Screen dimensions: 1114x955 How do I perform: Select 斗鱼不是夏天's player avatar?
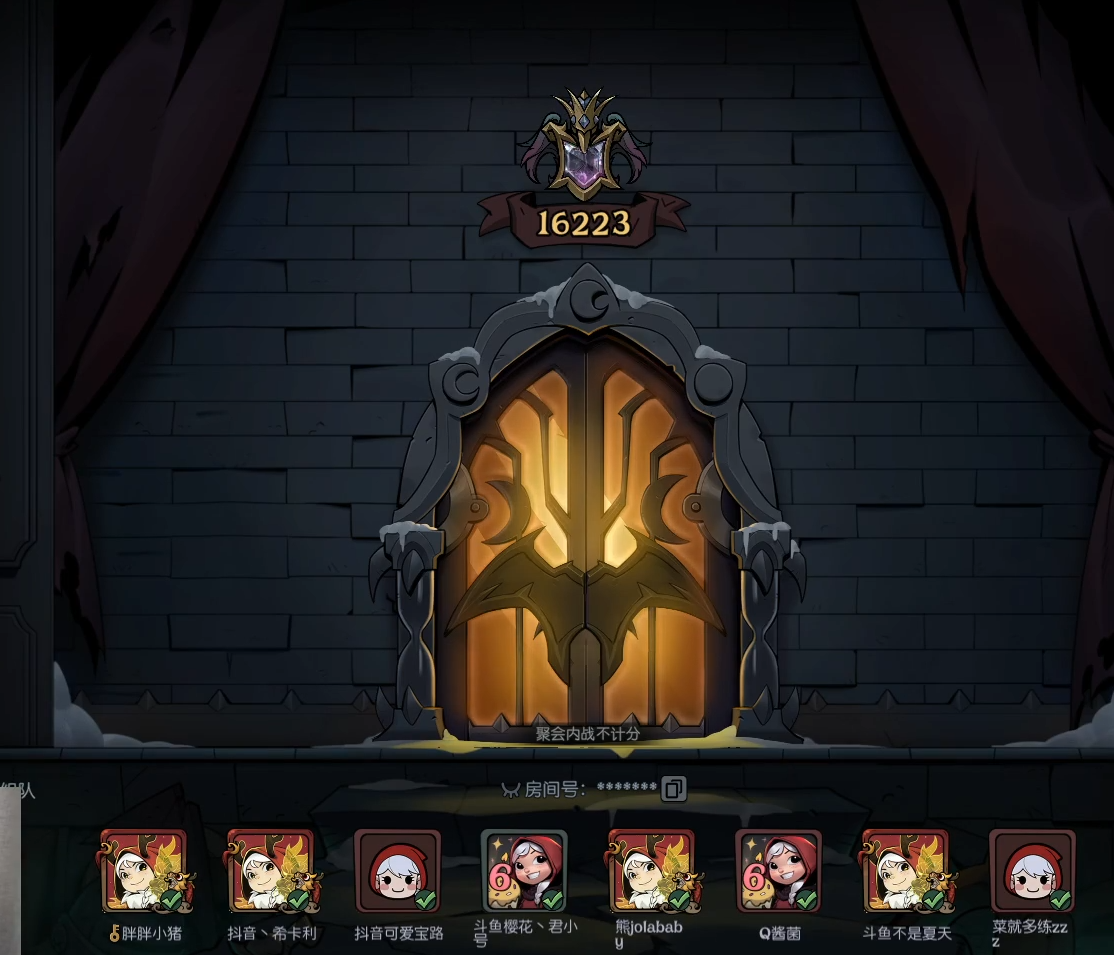coord(905,872)
